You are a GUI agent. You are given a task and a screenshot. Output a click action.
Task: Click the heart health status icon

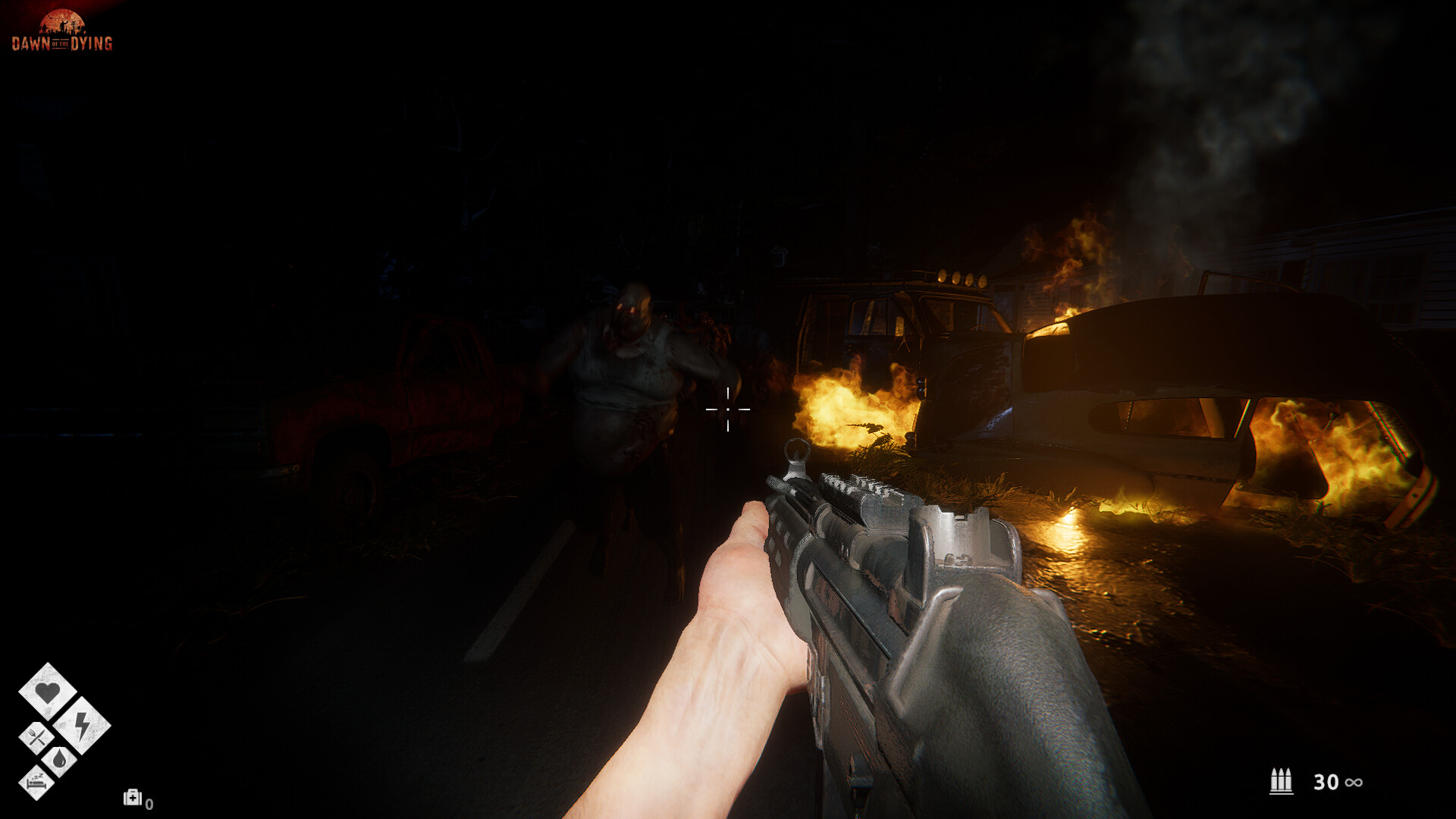(x=48, y=691)
